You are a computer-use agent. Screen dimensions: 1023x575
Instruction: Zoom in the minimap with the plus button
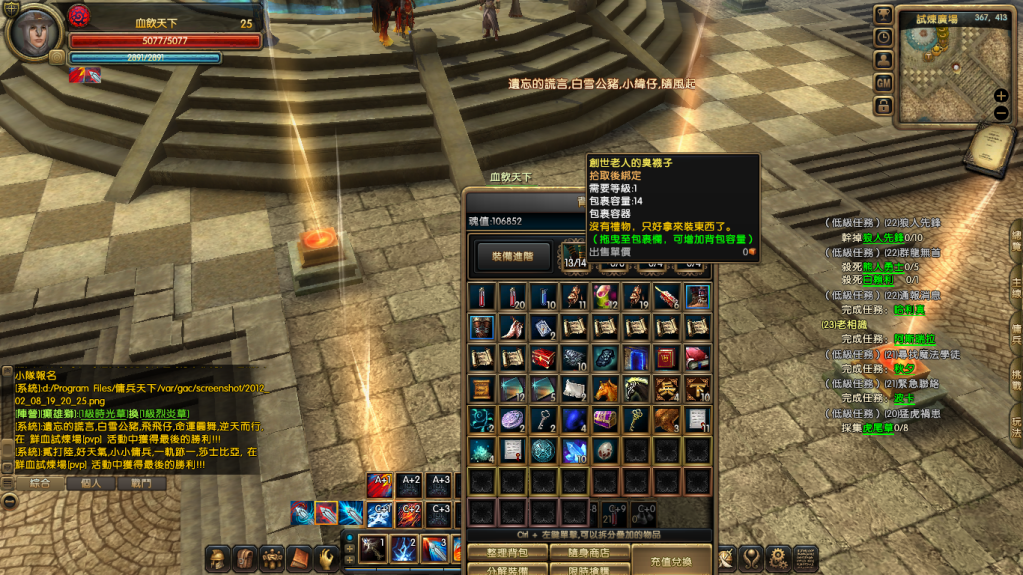(1001, 96)
